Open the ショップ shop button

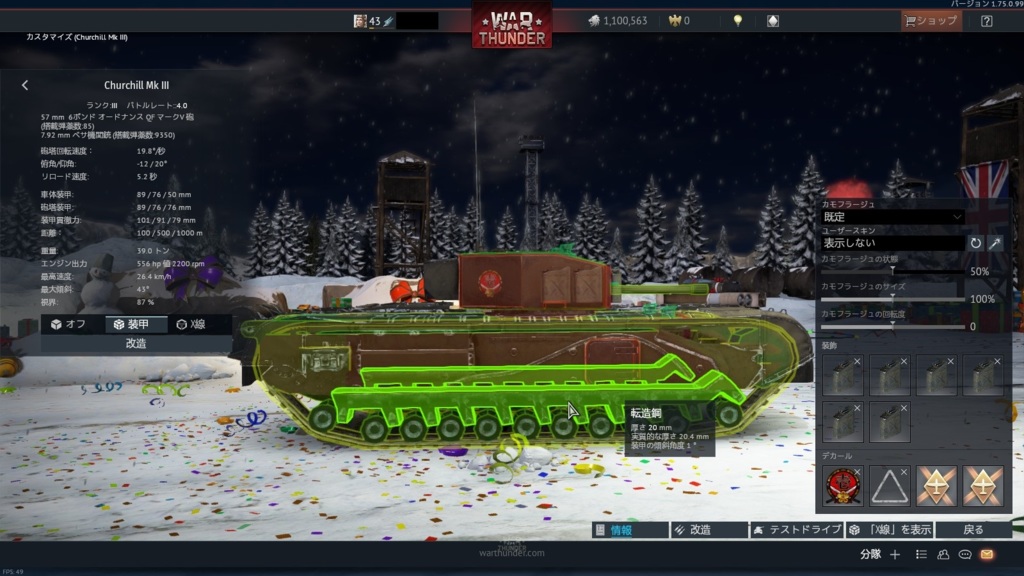931,20
